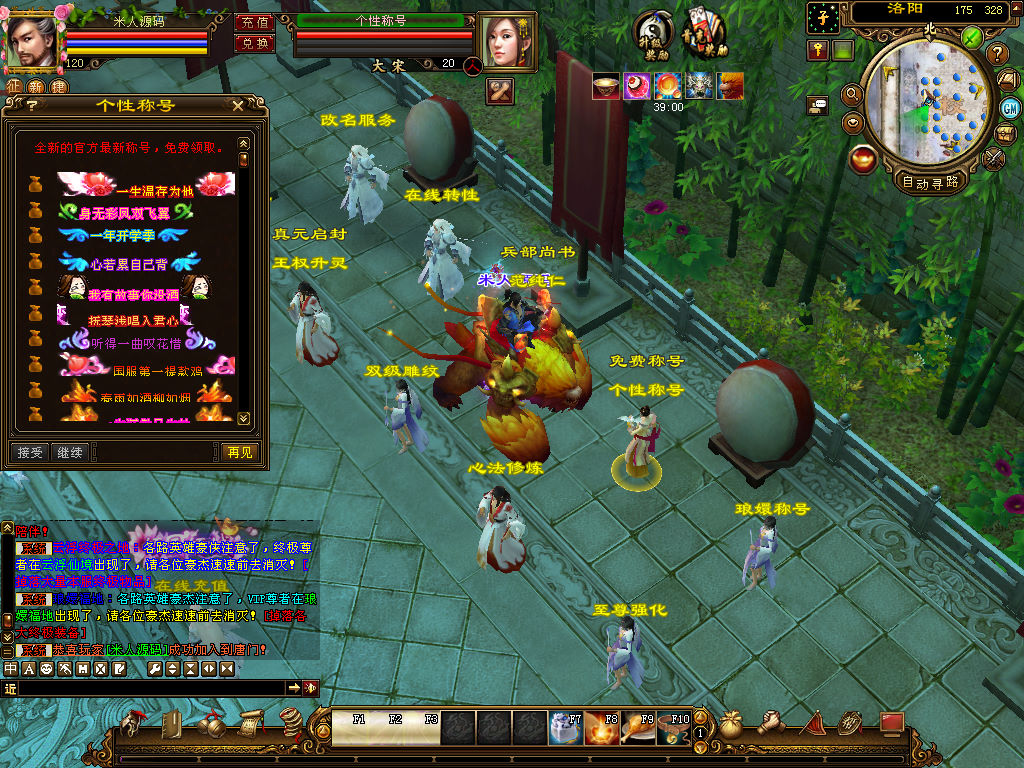Open the 充值 recharge button

tap(255, 22)
